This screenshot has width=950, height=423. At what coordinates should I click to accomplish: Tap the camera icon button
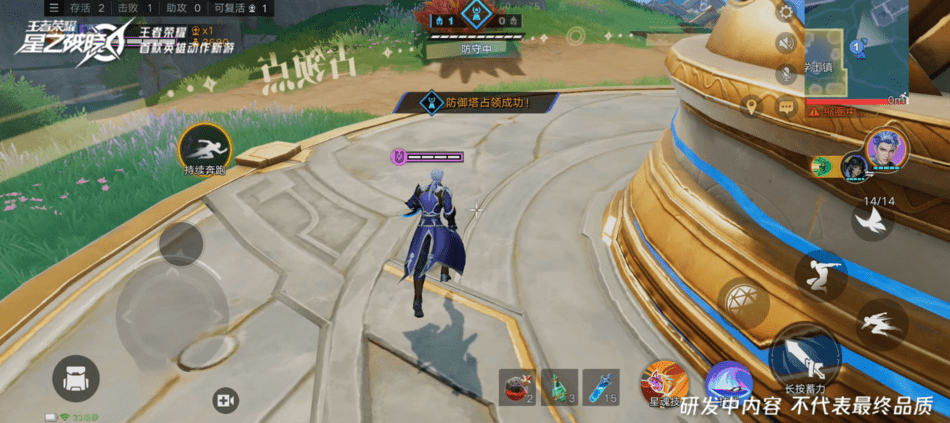click(225, 400)
